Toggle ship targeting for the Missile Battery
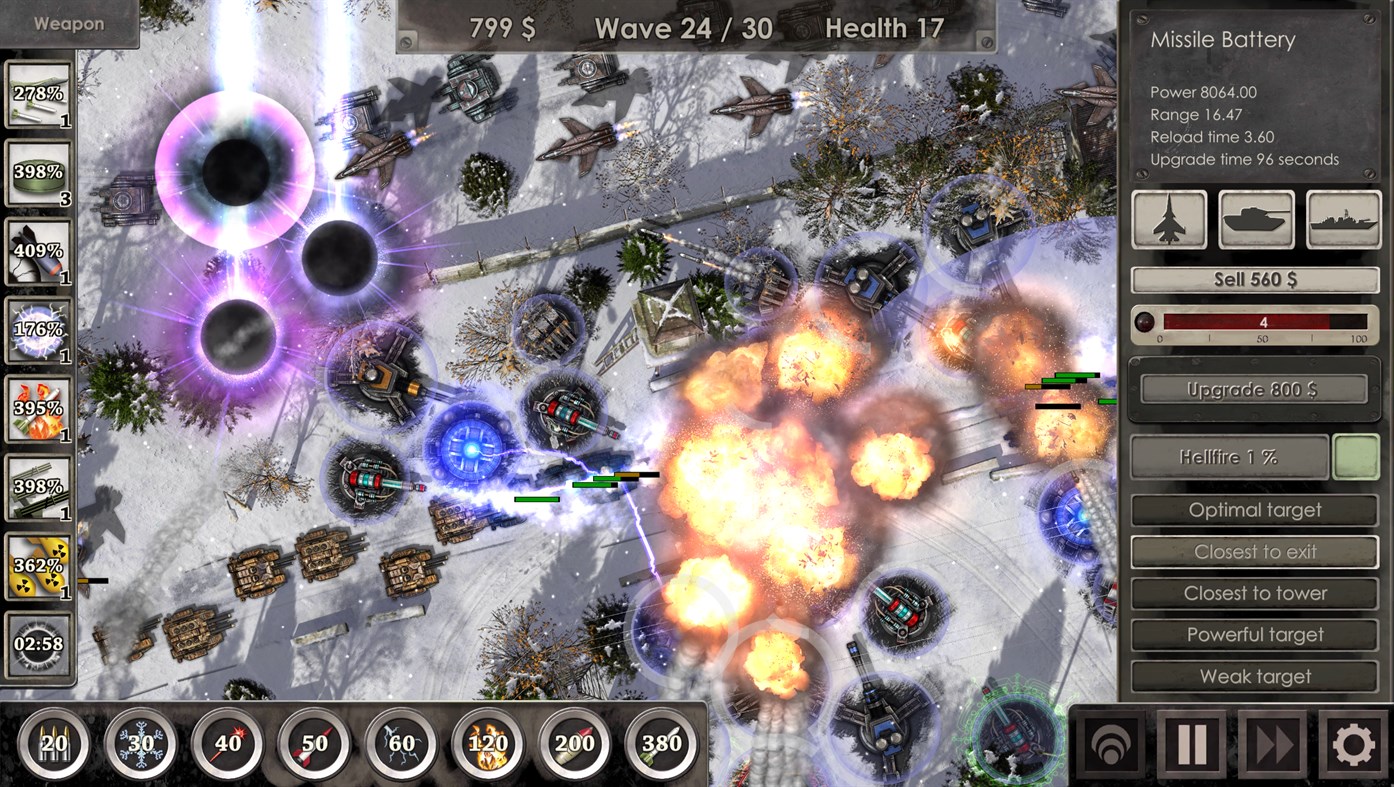 [x=1343, y=219]
